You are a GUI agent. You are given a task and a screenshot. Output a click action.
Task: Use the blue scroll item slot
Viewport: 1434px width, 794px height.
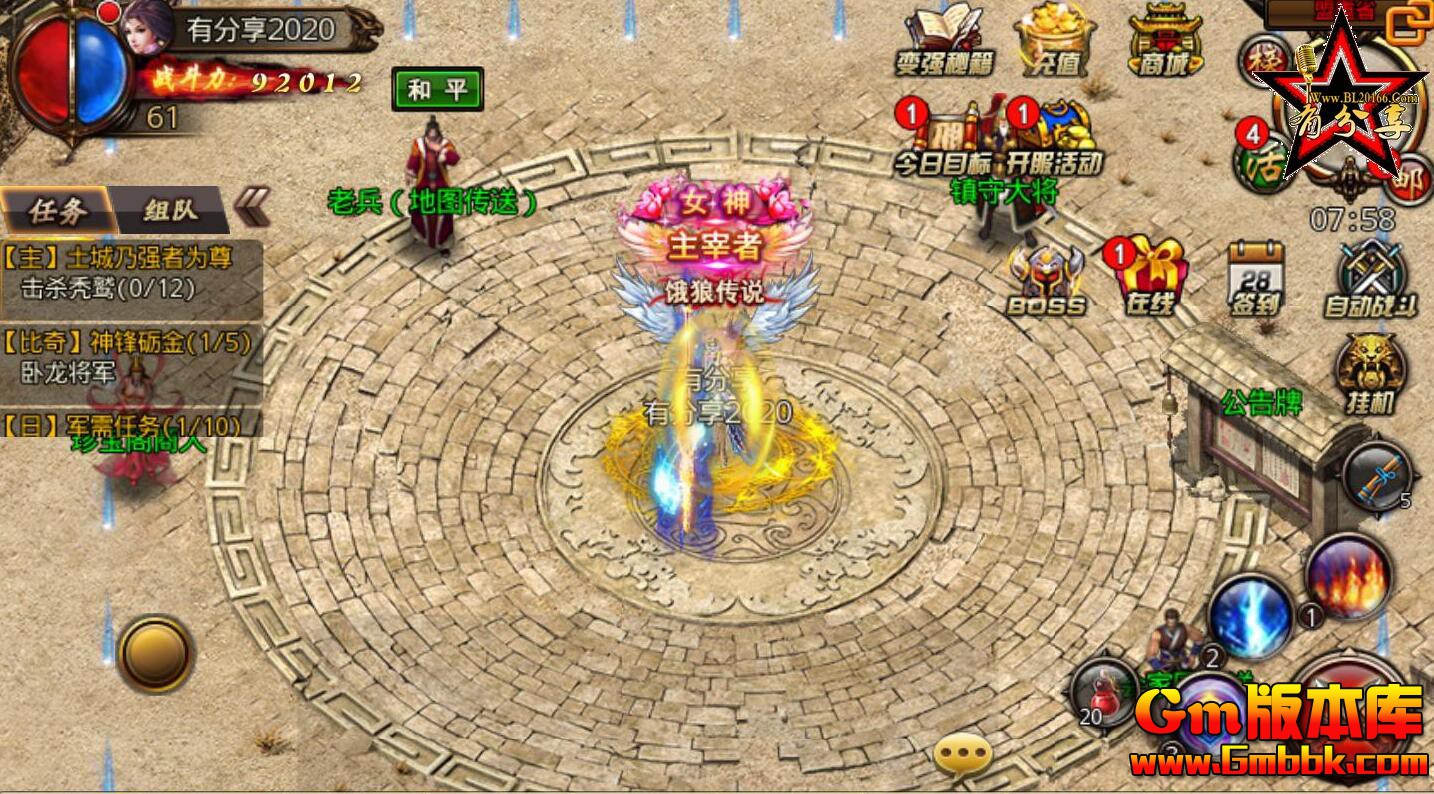coord(1376,476)
